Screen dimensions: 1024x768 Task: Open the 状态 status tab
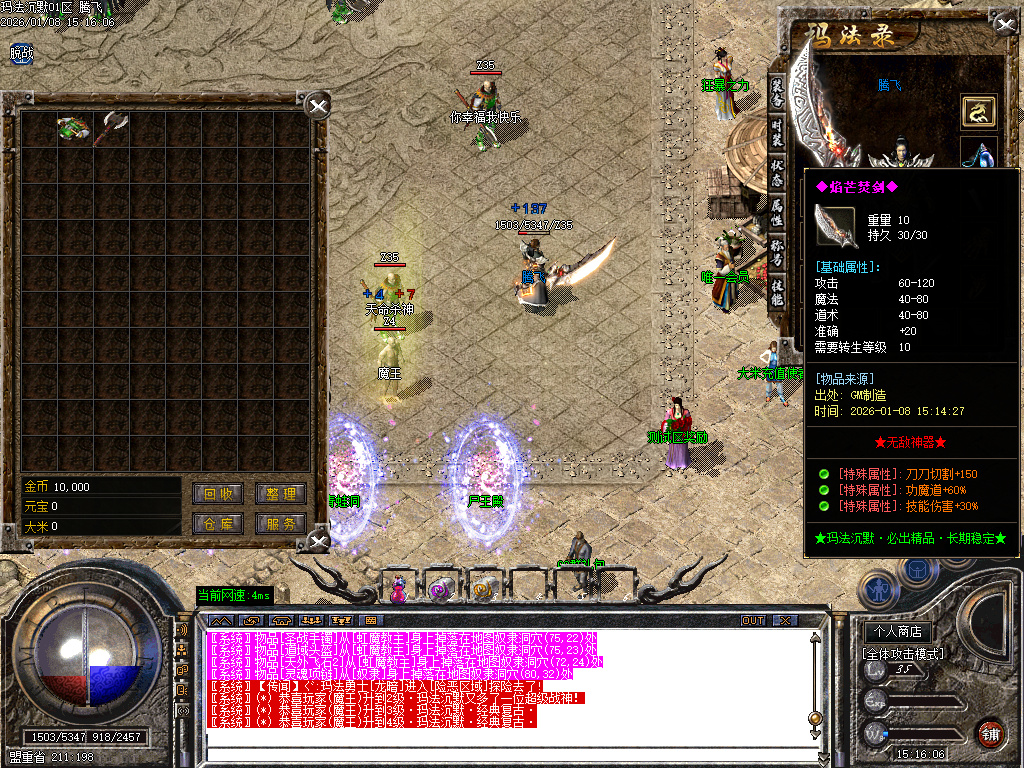[x=777, y=169]
